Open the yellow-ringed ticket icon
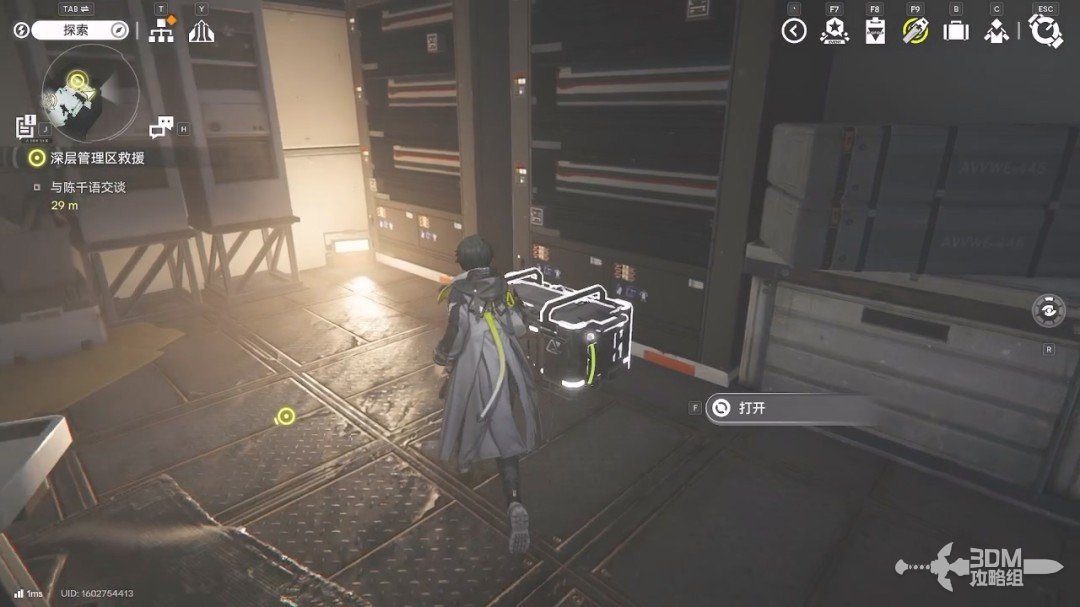This screenshot has width=1080, height=607. pyautogui.click(x=915, y=31)
